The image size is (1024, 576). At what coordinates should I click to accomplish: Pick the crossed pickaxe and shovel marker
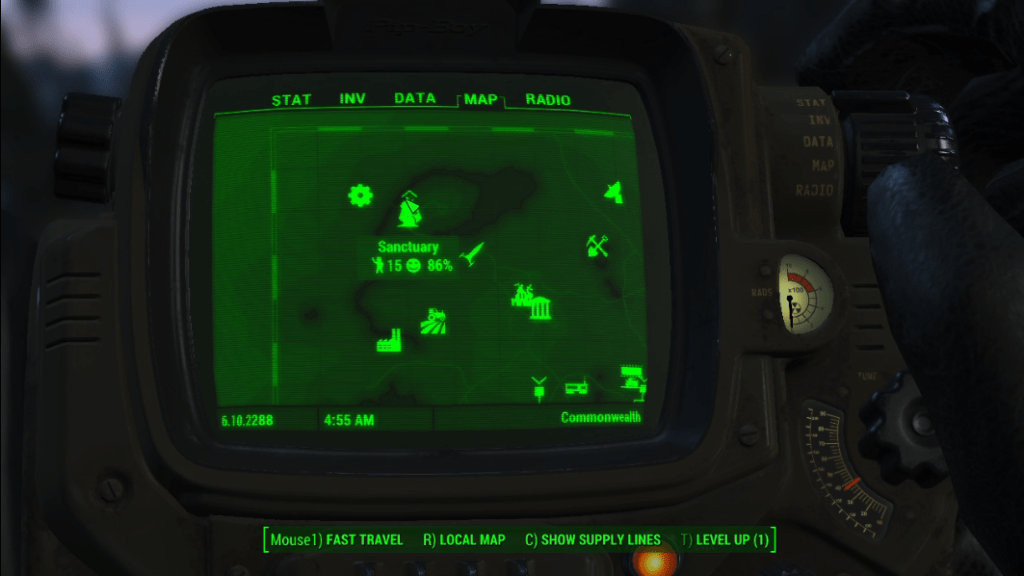click(x=598, y=245)
